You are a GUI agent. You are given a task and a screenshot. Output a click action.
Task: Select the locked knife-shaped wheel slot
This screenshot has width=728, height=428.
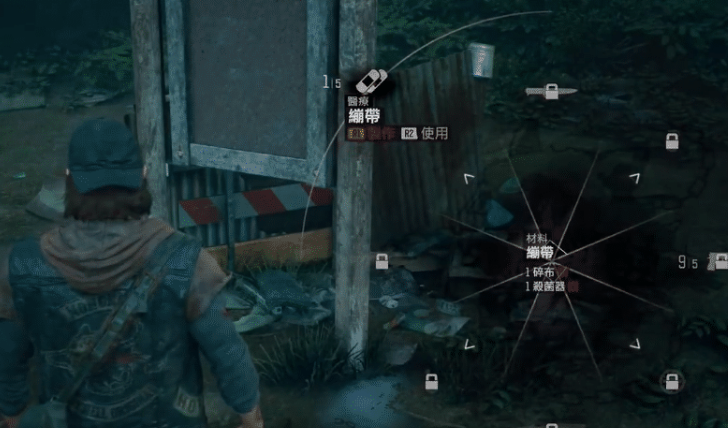550,92
